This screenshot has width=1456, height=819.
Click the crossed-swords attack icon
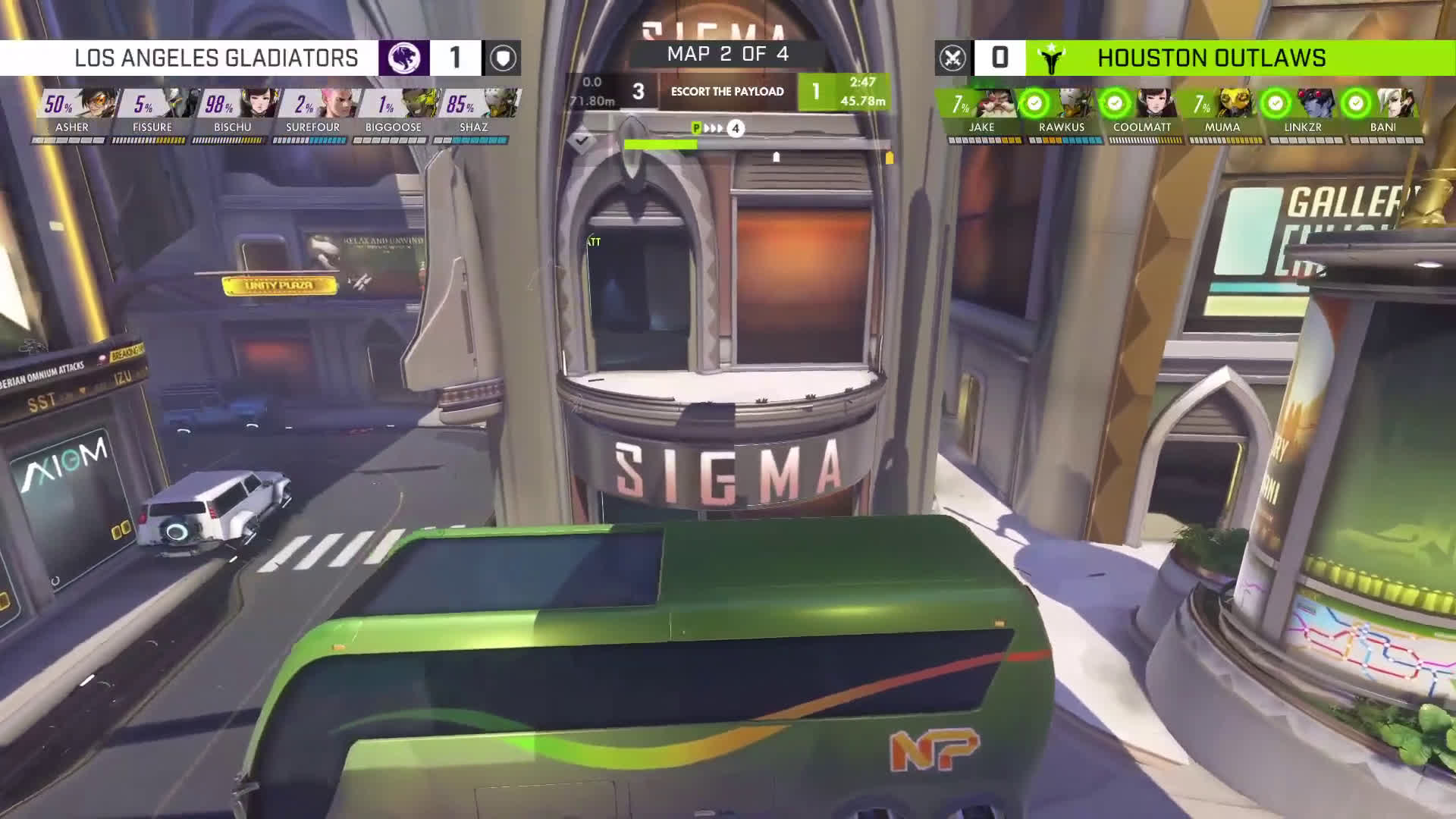pyautogui.click(x=952, y=58)
